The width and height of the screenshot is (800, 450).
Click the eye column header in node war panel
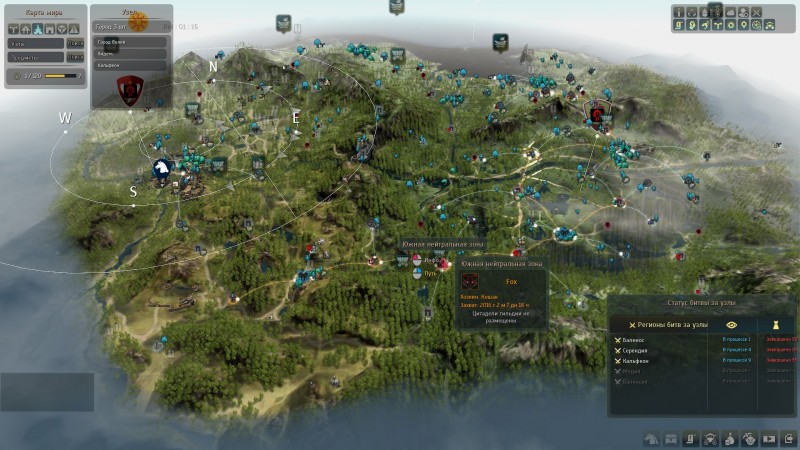pyautogui.click(x=732, y=324)
